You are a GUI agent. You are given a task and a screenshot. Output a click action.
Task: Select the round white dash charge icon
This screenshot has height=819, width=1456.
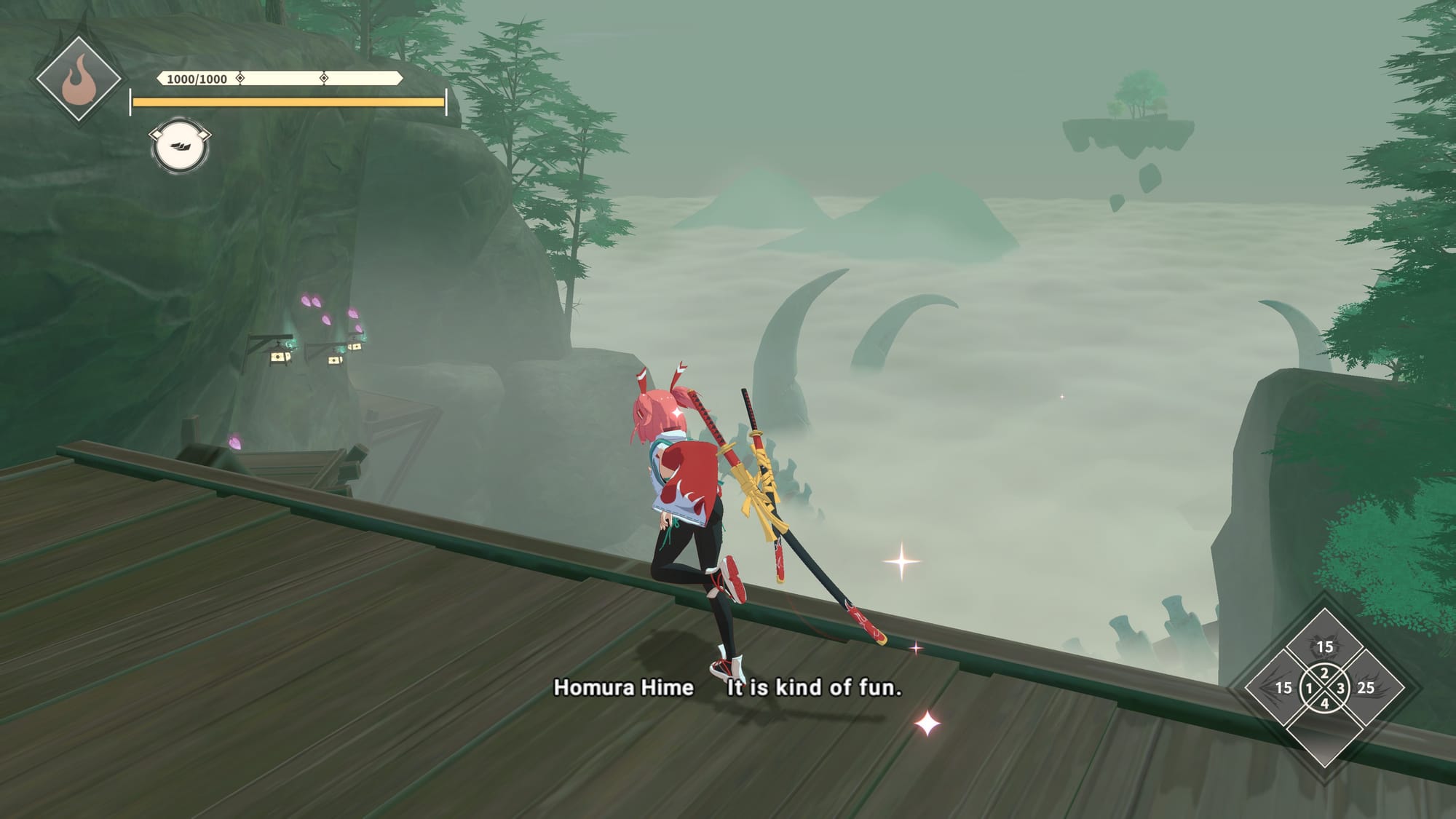(179, 146)
